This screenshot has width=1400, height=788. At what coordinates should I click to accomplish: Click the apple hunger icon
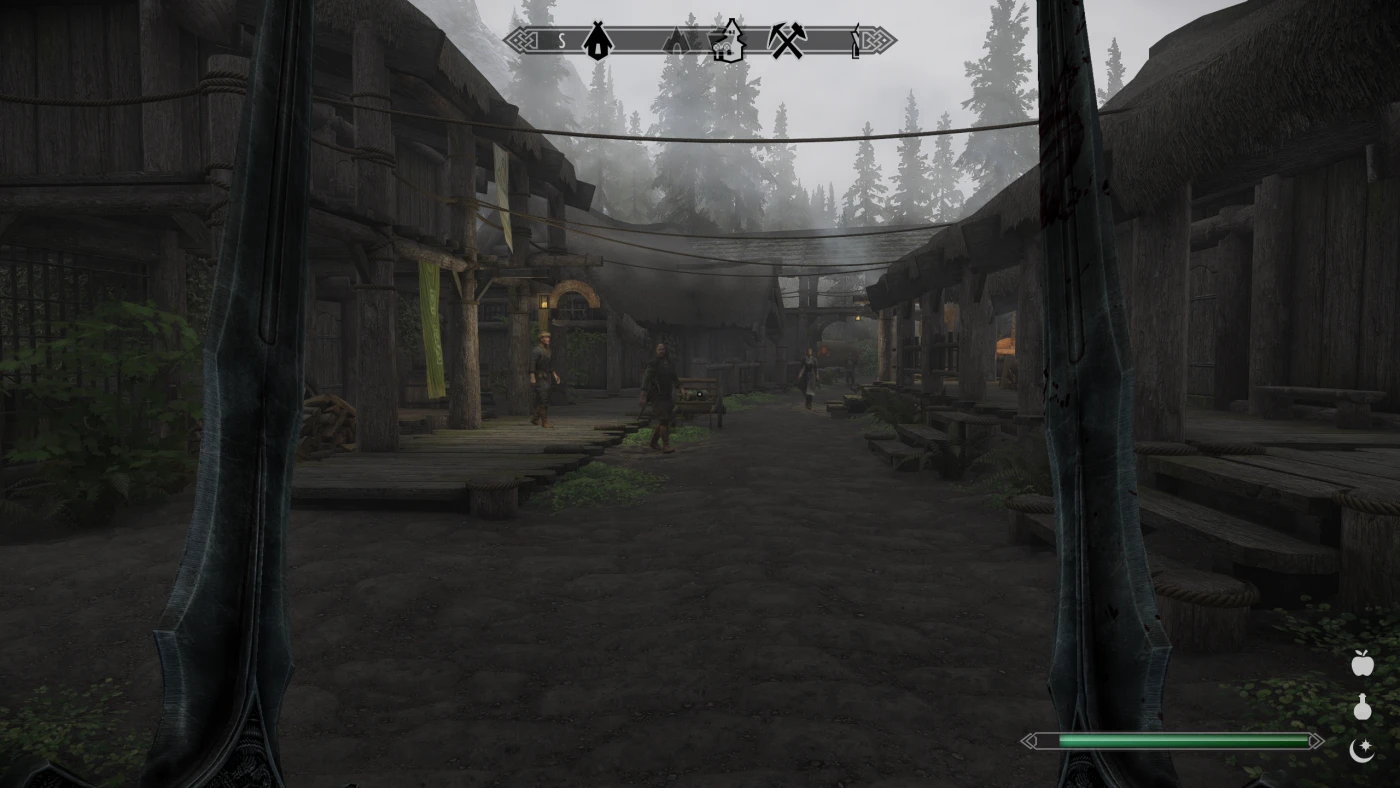click(x=1362, y=662)
